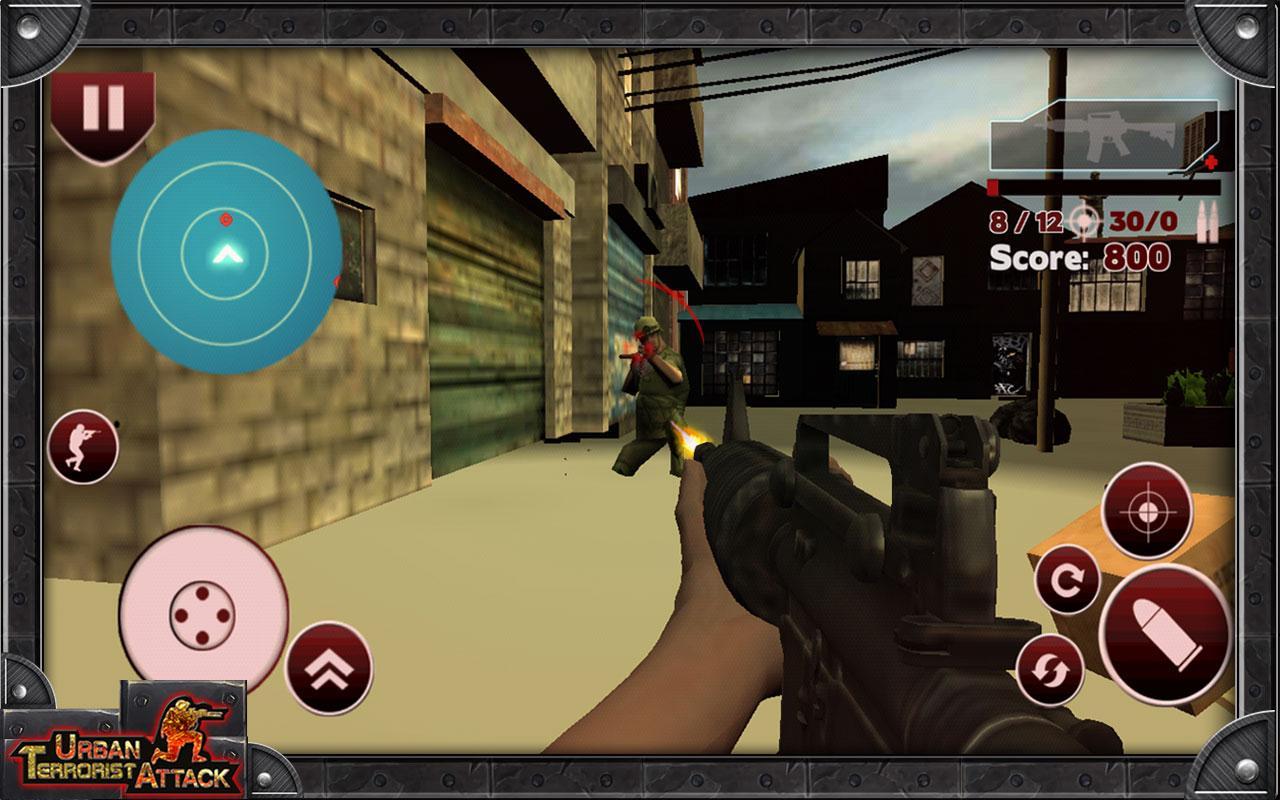1280x800 pixels.
Task: Reload using the single circular arrow button
Action: (x=1067, y=580)
